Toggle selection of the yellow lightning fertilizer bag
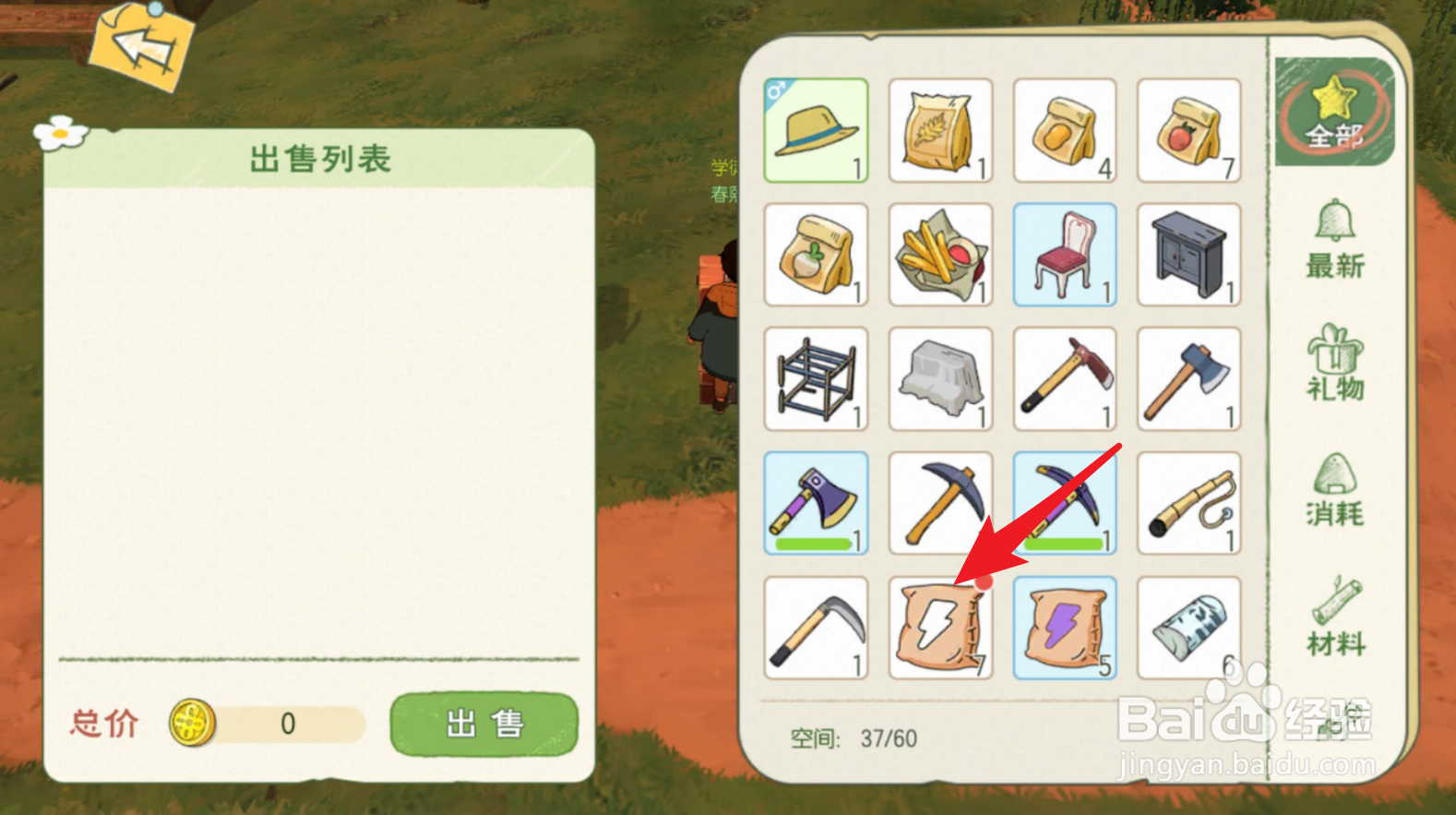The width and height of the screenshot is (1456, 815). tap(940, 628)
